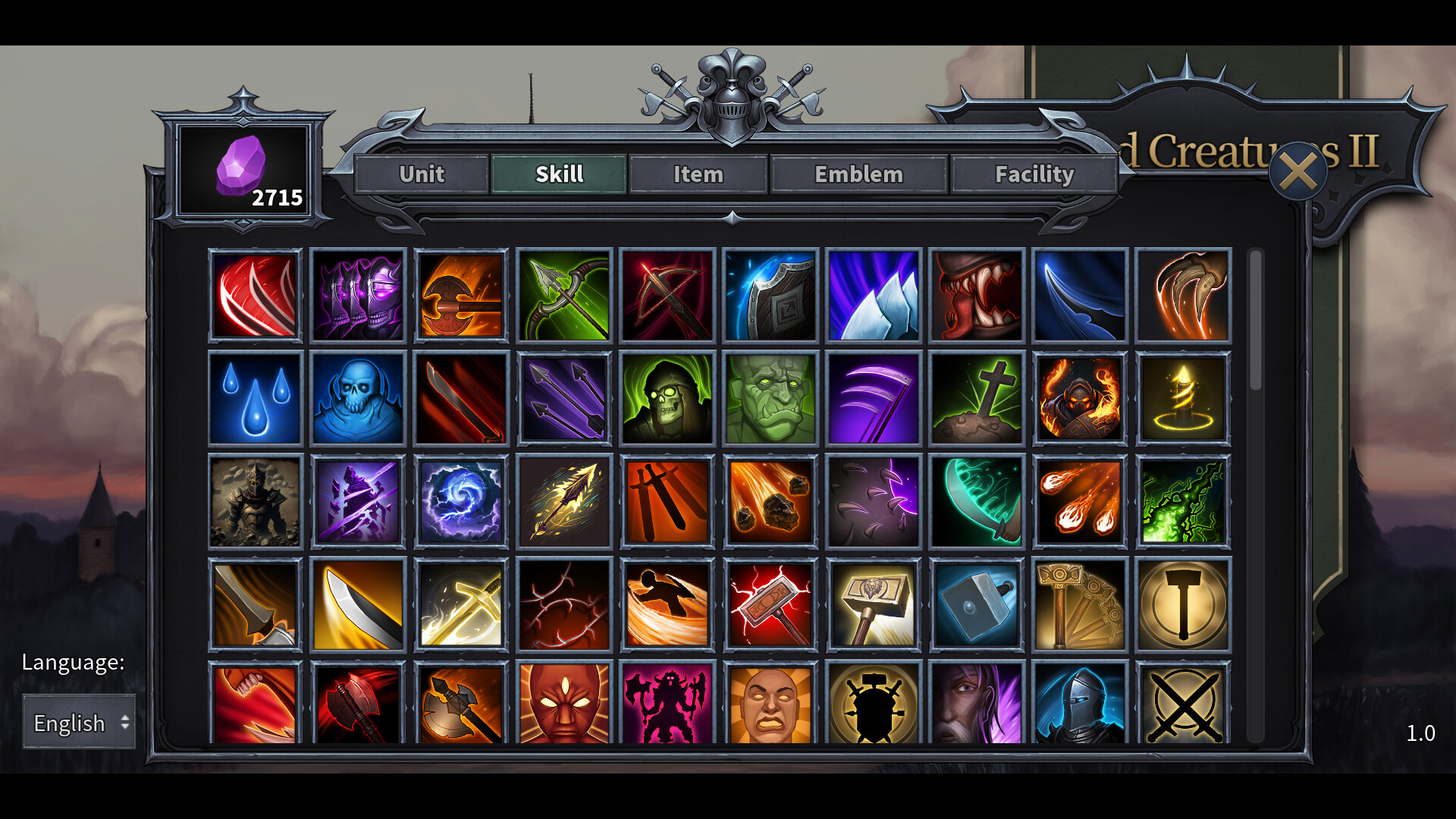The image size is (1456, 819).
Task: Select the crossbow skill icon
Action: [667, 296]
